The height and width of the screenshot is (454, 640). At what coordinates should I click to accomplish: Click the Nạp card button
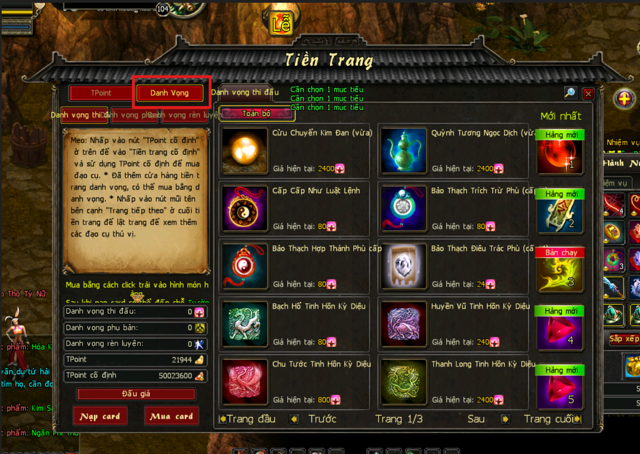pyautogui.click(x=101, y=416)
